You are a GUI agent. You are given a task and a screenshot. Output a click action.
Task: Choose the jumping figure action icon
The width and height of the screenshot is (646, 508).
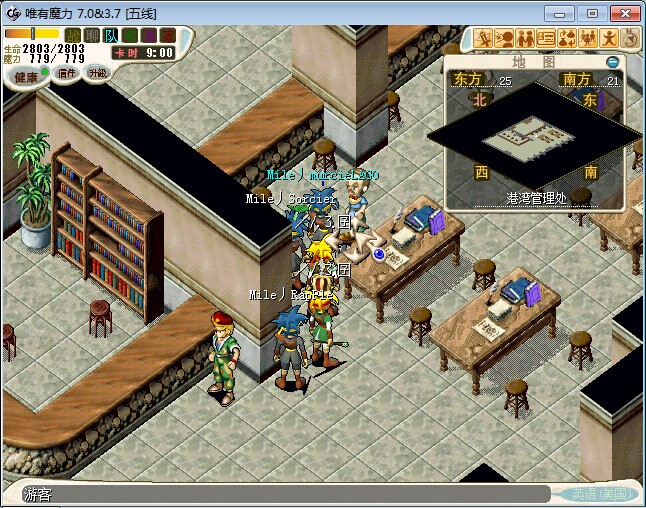click(609, 38)
